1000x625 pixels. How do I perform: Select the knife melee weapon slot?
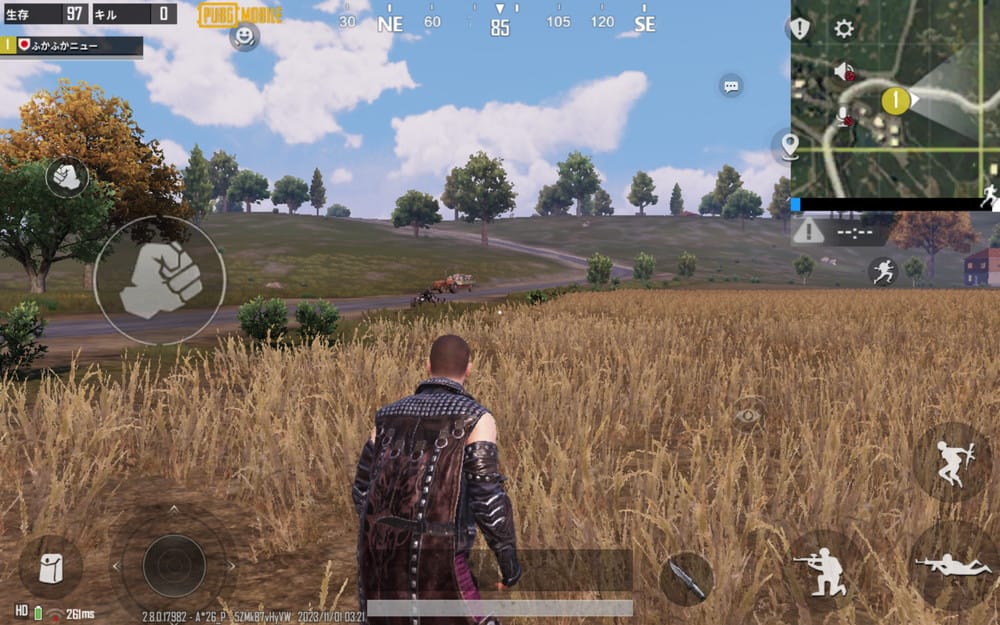[x=687, y=579]
